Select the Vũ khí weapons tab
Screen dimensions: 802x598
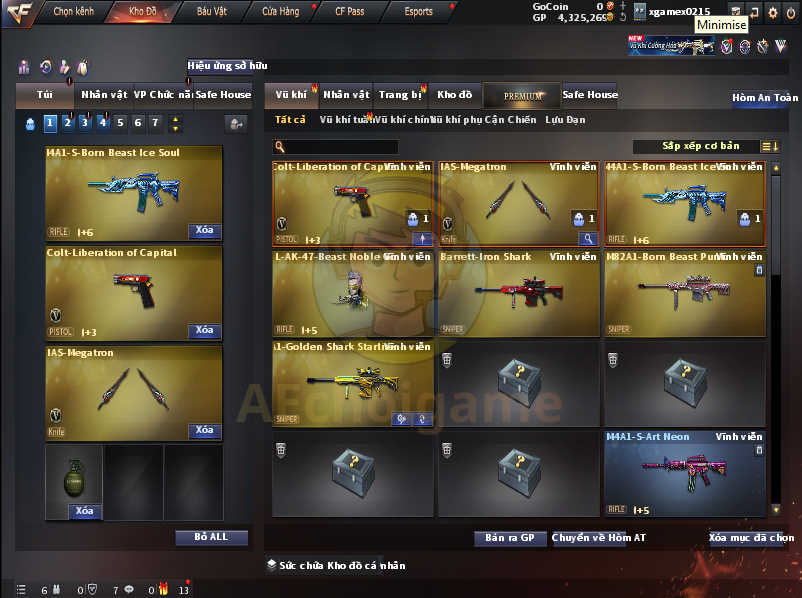291,95
